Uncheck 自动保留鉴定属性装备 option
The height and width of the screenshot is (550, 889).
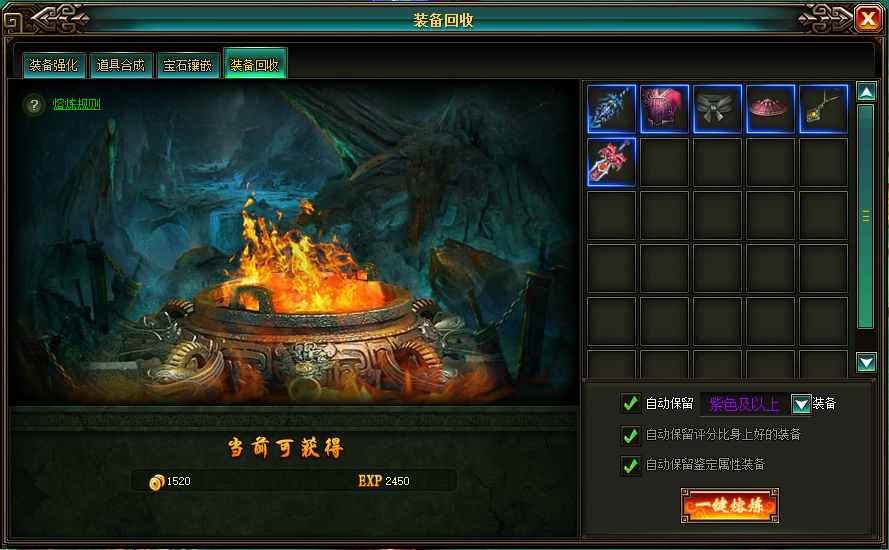coord(630,465)
